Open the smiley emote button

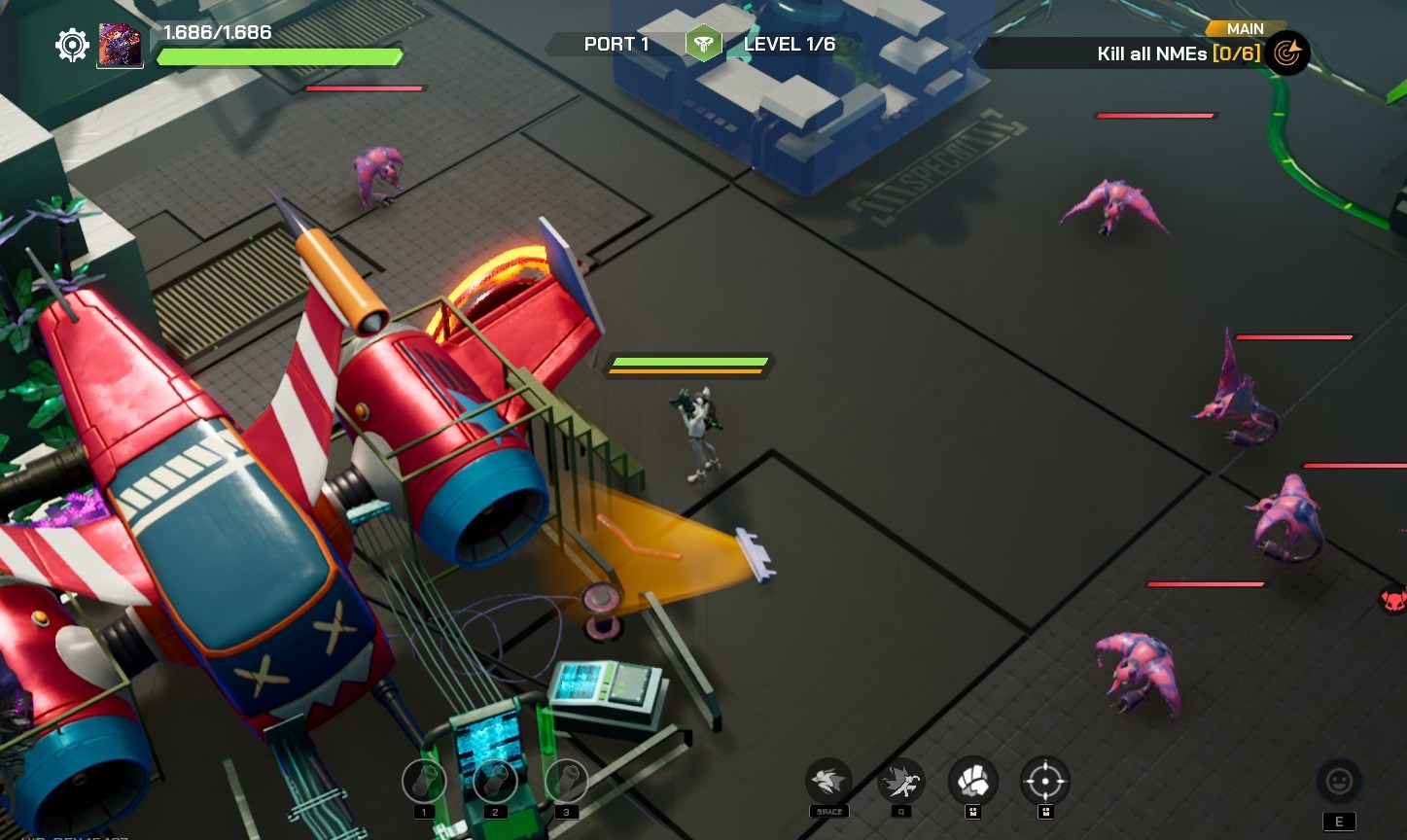pos(1339,781)
